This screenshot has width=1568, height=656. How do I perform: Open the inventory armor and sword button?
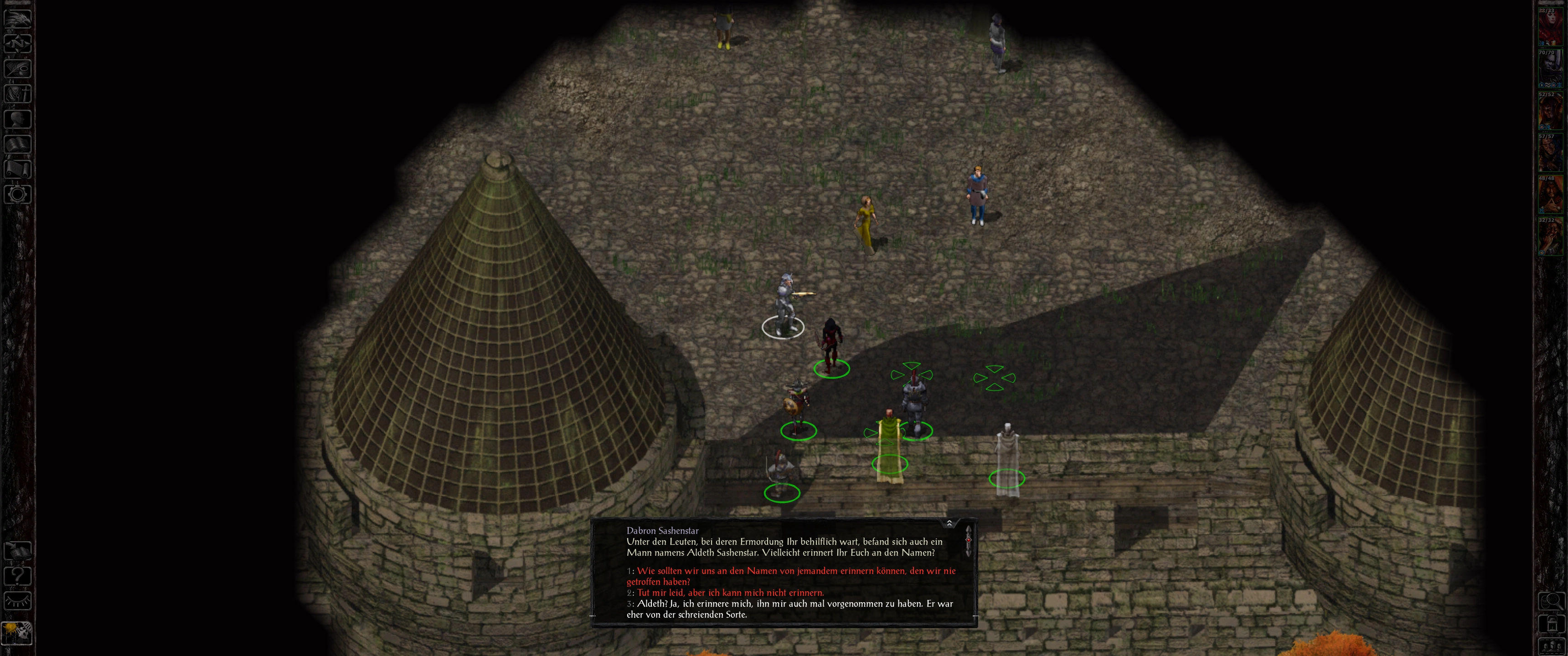pyautogui.click(x=17, y=93)
